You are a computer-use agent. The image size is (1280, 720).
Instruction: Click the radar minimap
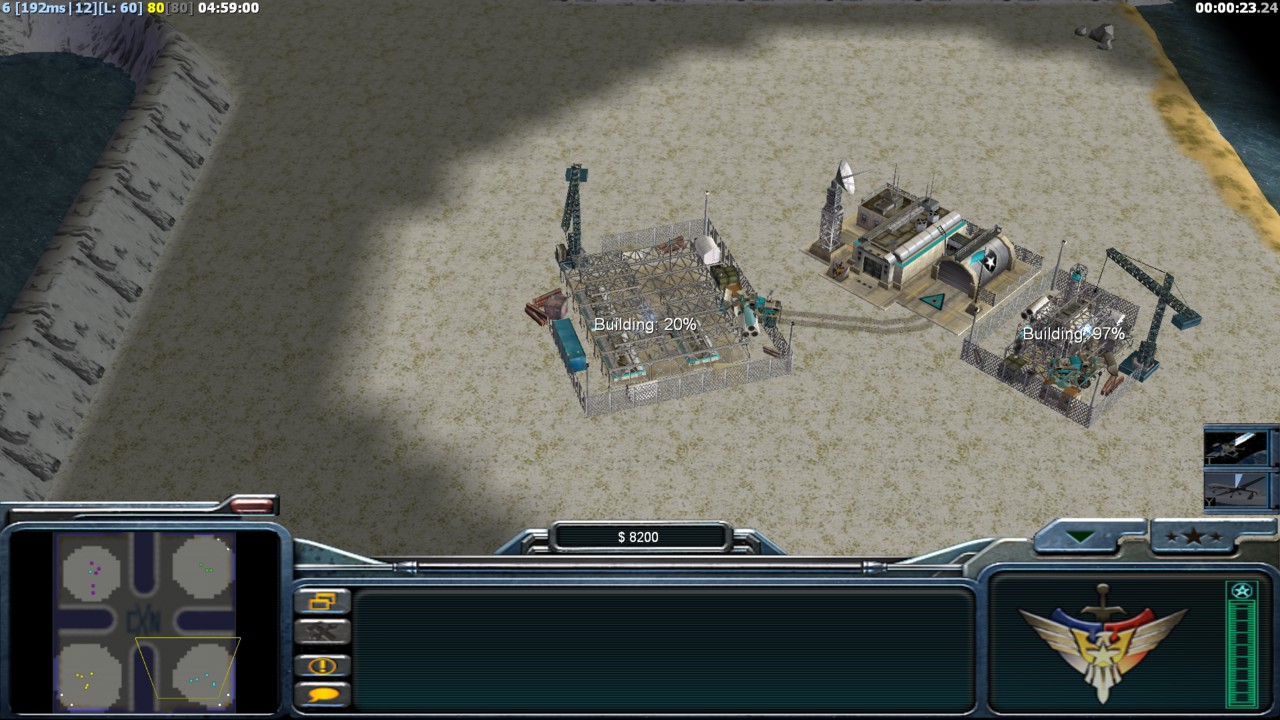click(x=146, y=620)
